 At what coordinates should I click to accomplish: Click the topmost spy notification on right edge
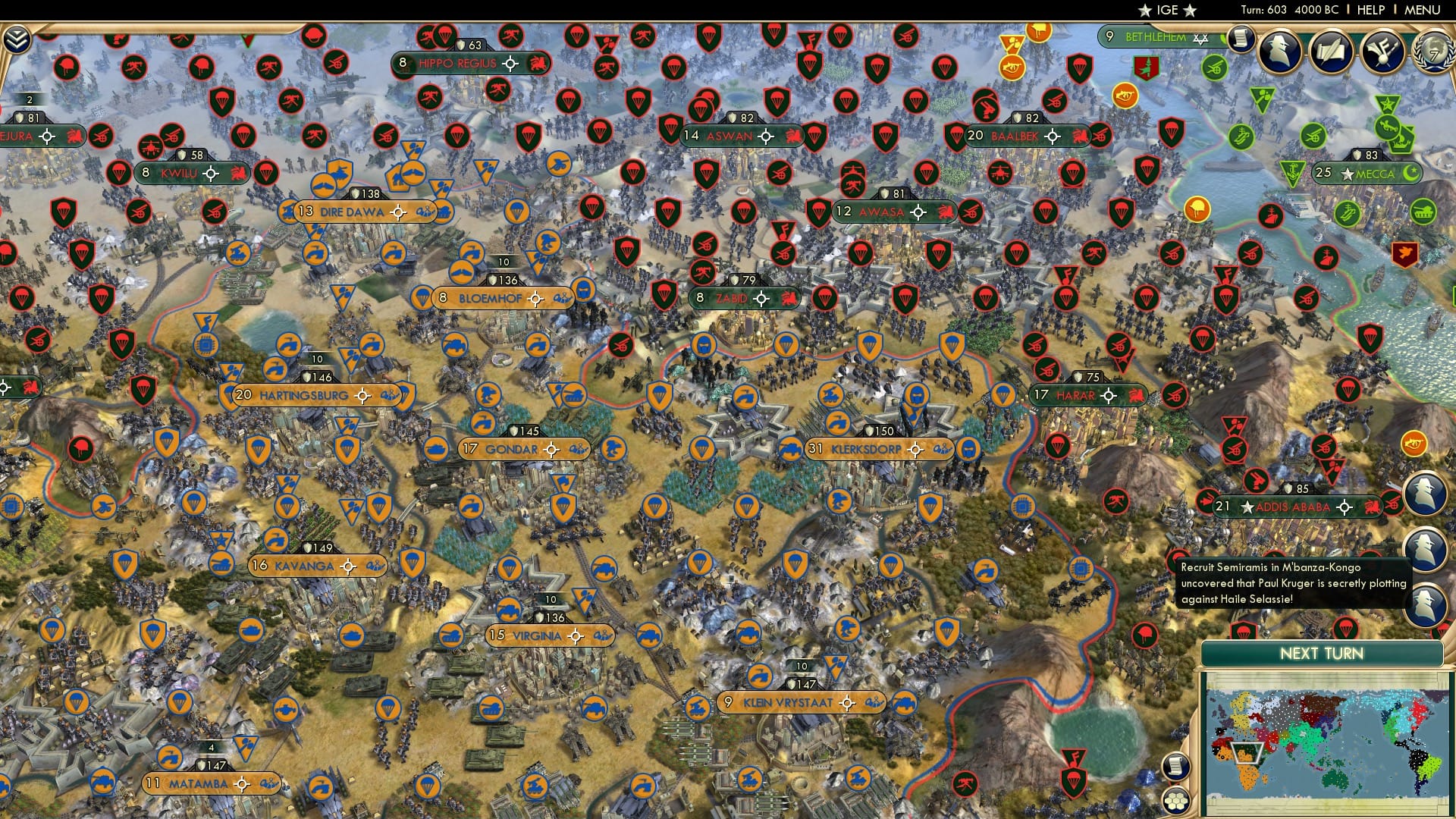click(x=1426, y=491)
